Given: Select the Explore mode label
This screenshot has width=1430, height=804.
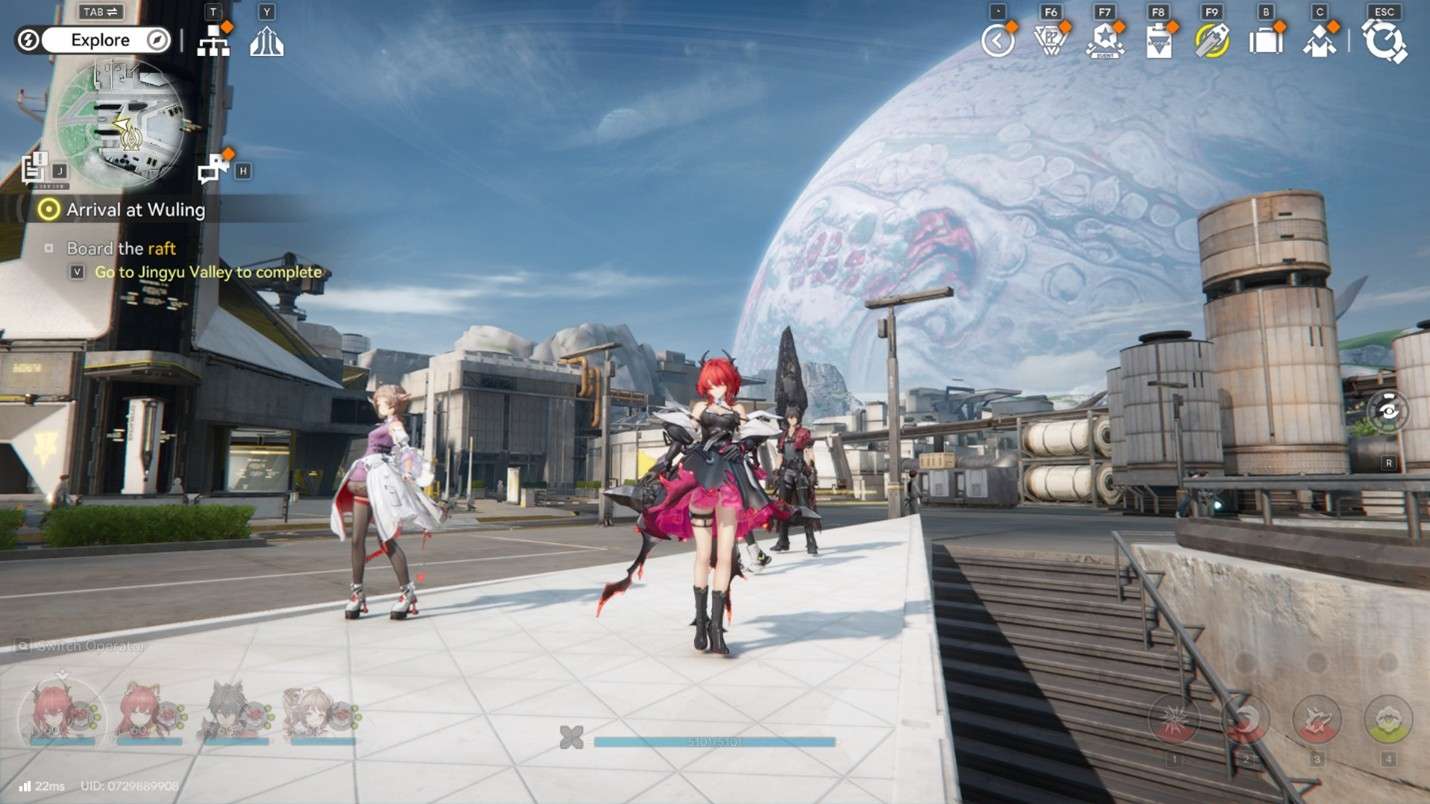Looking at the screenshot, I should pyautogui.click(x=98, y=40).
